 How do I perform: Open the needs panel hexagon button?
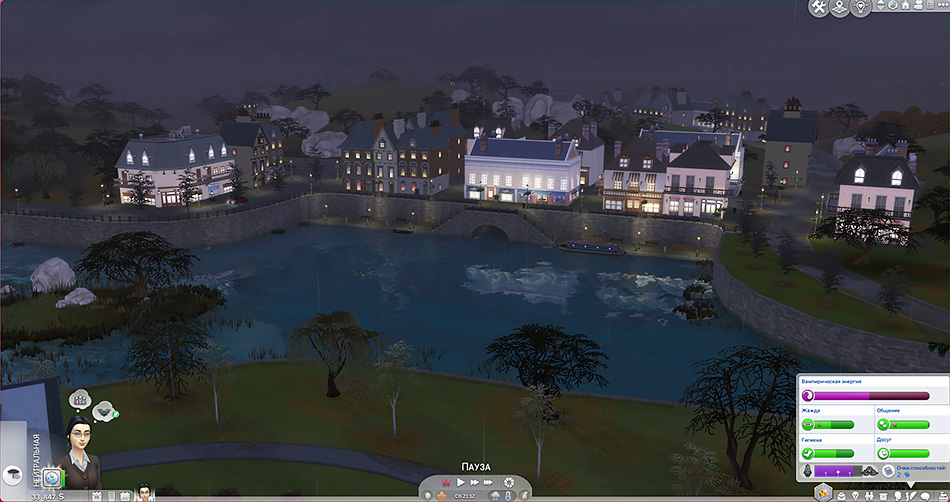[x=824, y=491]
